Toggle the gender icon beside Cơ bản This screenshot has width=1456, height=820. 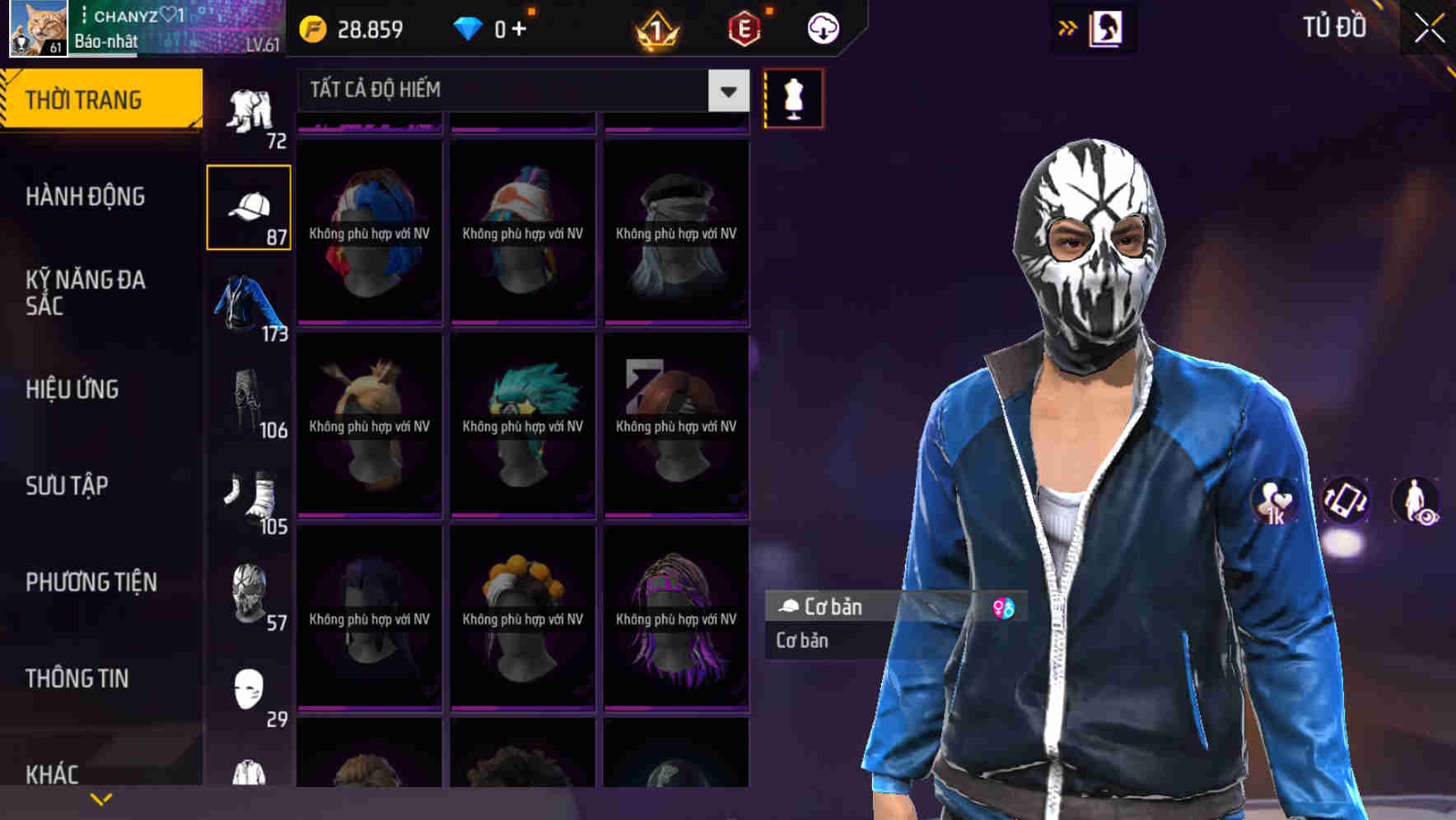[x=1005, y=608]
